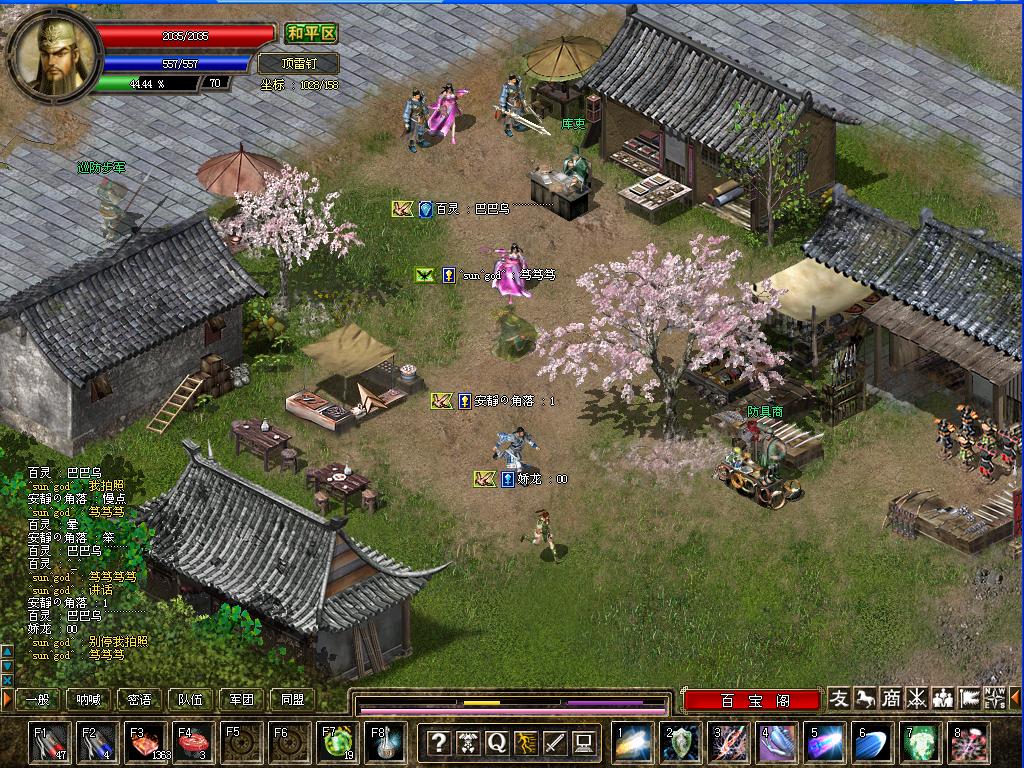1024x768 pixels.
Task: Open the 百宝阁 treasure shop
Action: coord(752,700)
